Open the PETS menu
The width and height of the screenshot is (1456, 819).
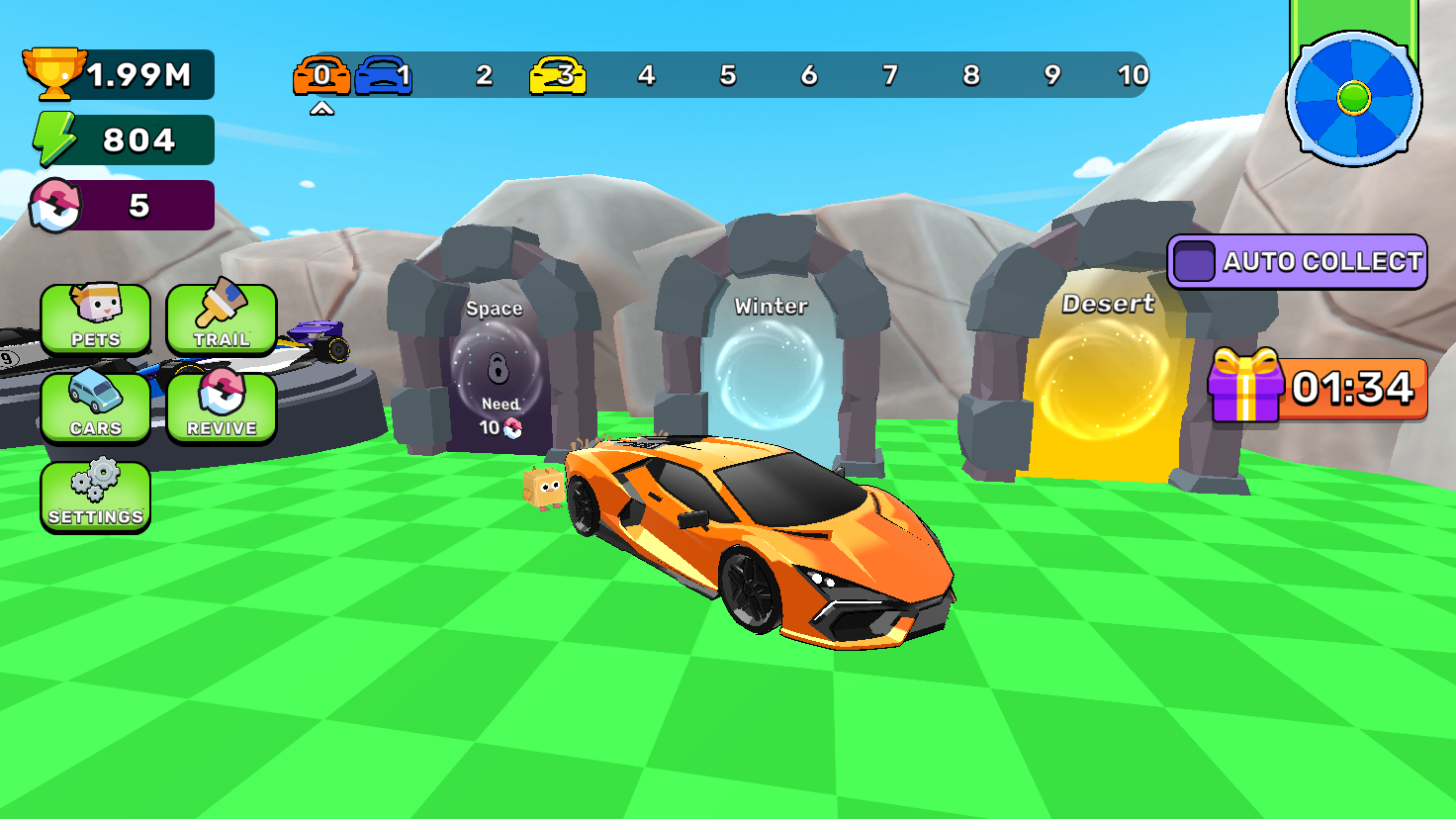point(95,319)
